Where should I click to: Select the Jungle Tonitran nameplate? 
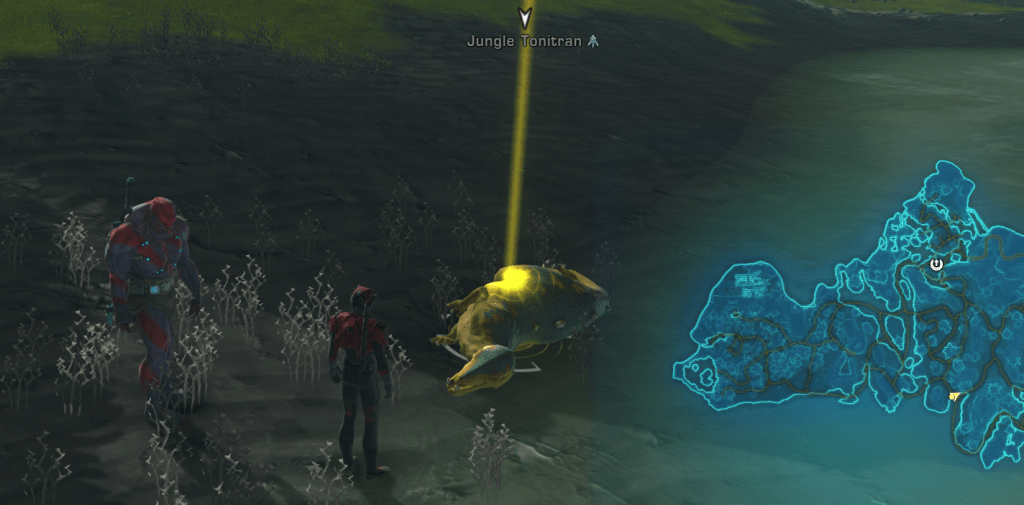coord(524,42)
